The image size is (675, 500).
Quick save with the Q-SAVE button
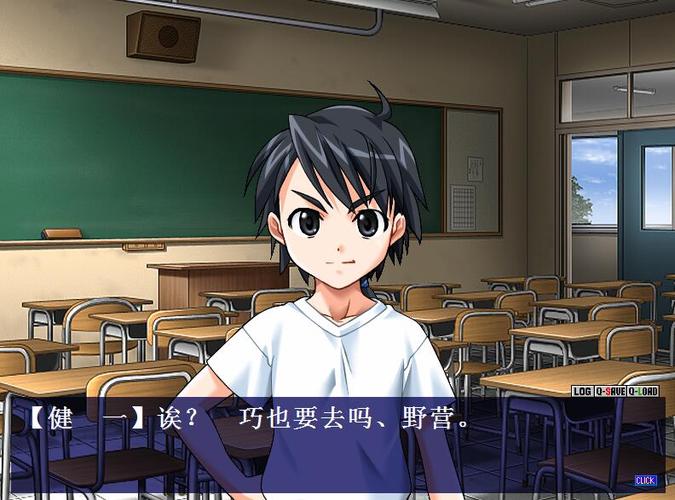(610, 391)
